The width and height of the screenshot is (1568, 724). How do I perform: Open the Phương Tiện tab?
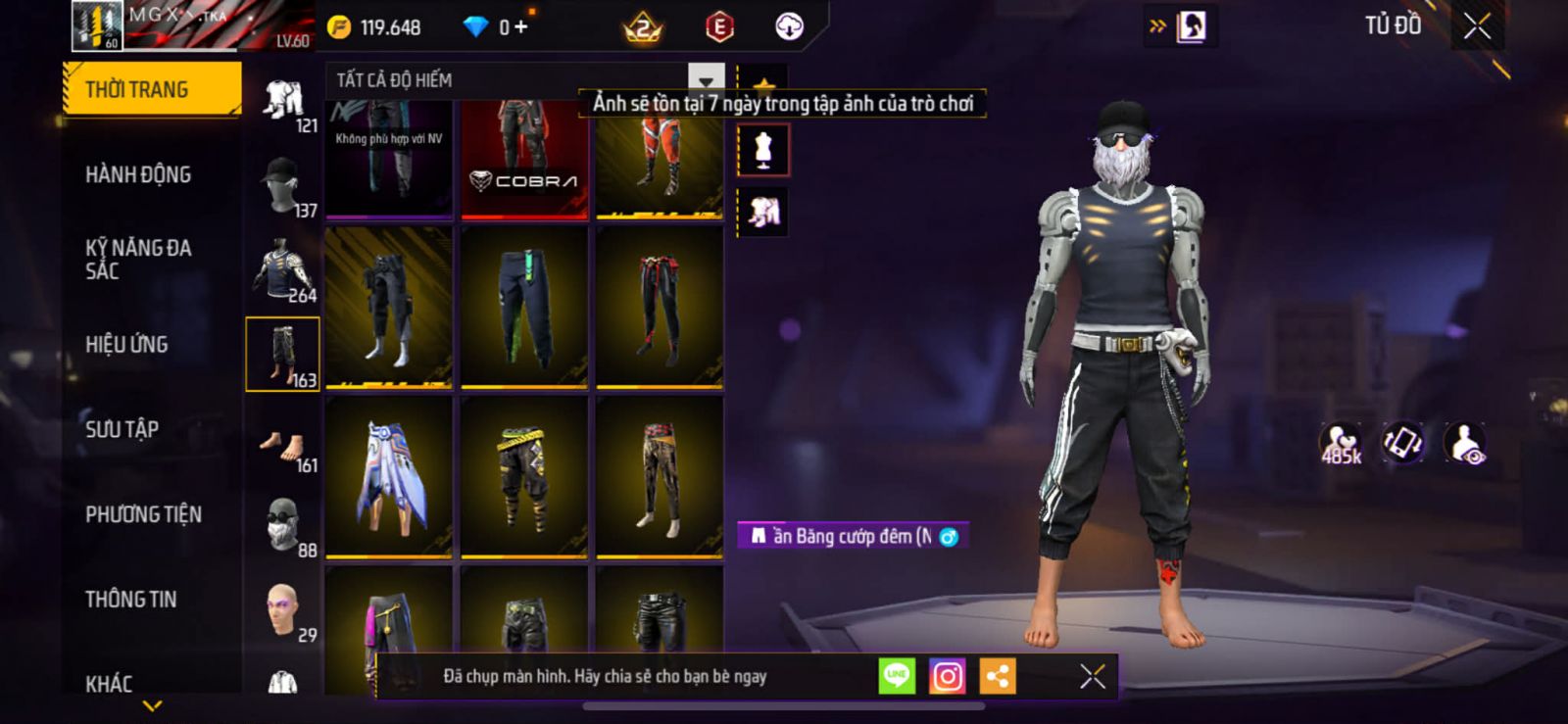tap(143, 514)
